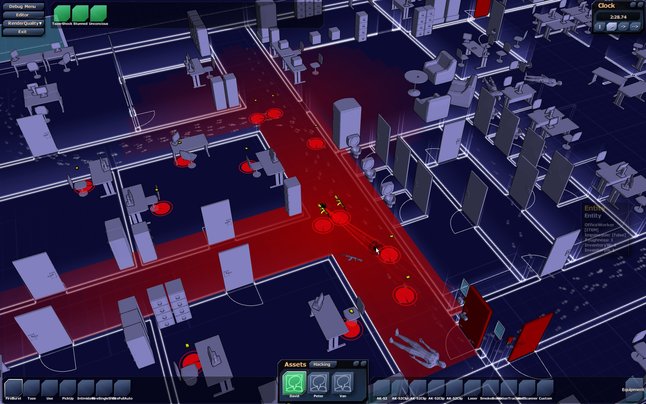This screenshot has width=646, height=404.
Task: Click the Exit button
Action: point(21,32)
